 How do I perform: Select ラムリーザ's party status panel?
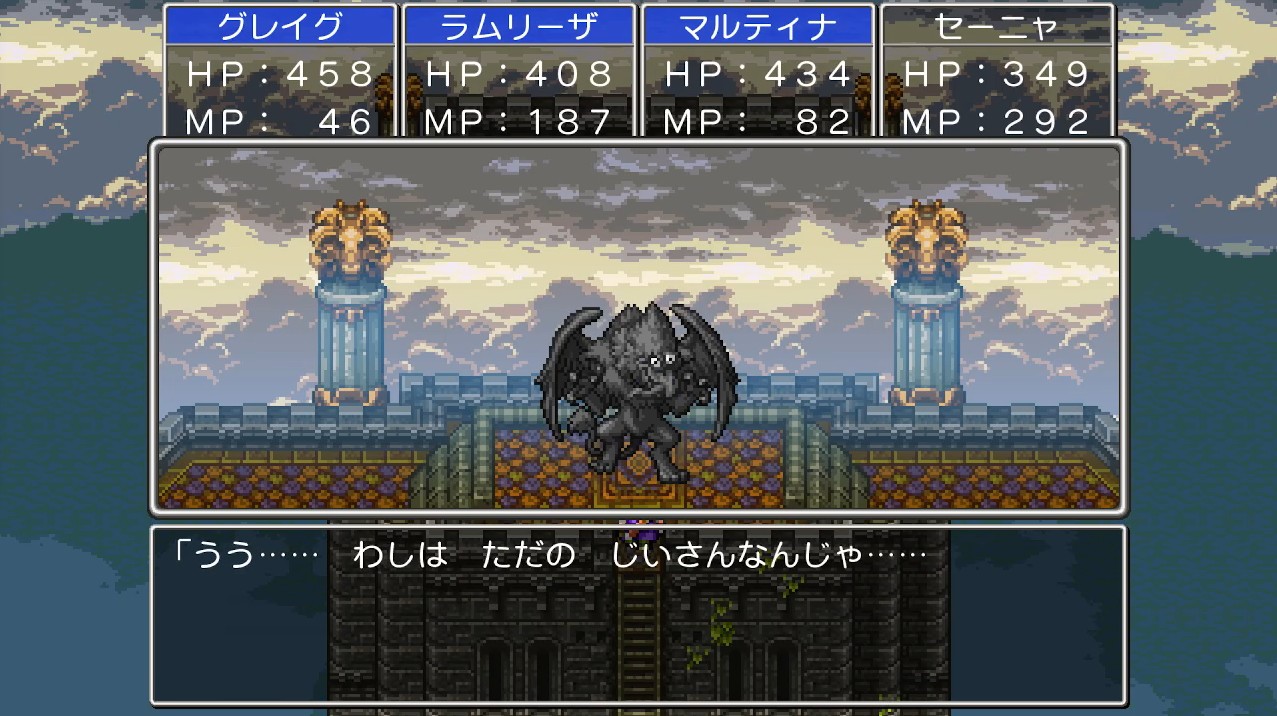tap(519, 72)
